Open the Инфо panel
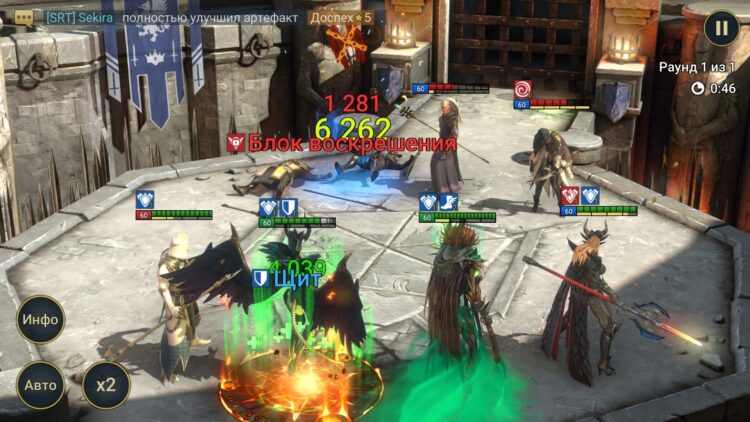Screen dimensions: 750x422 41,320
